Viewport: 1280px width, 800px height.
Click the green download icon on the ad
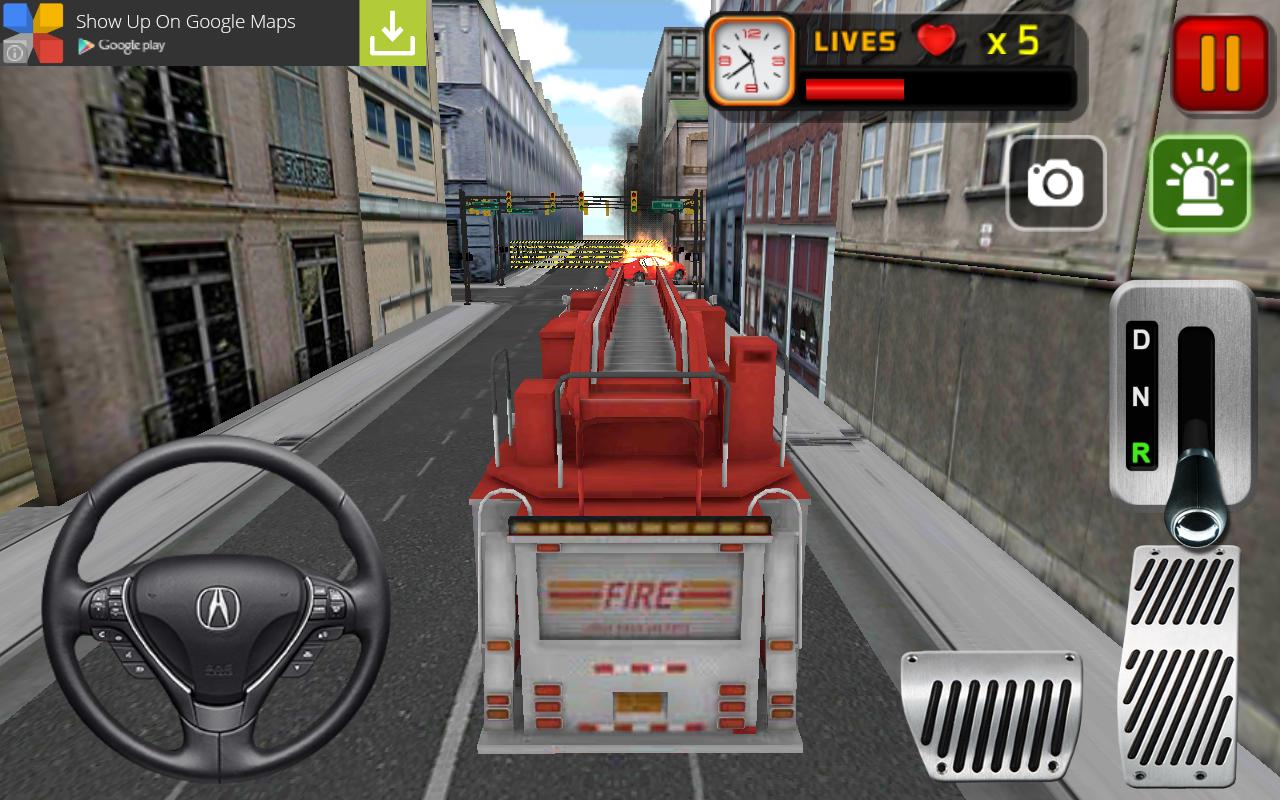[x=394, y=30]
